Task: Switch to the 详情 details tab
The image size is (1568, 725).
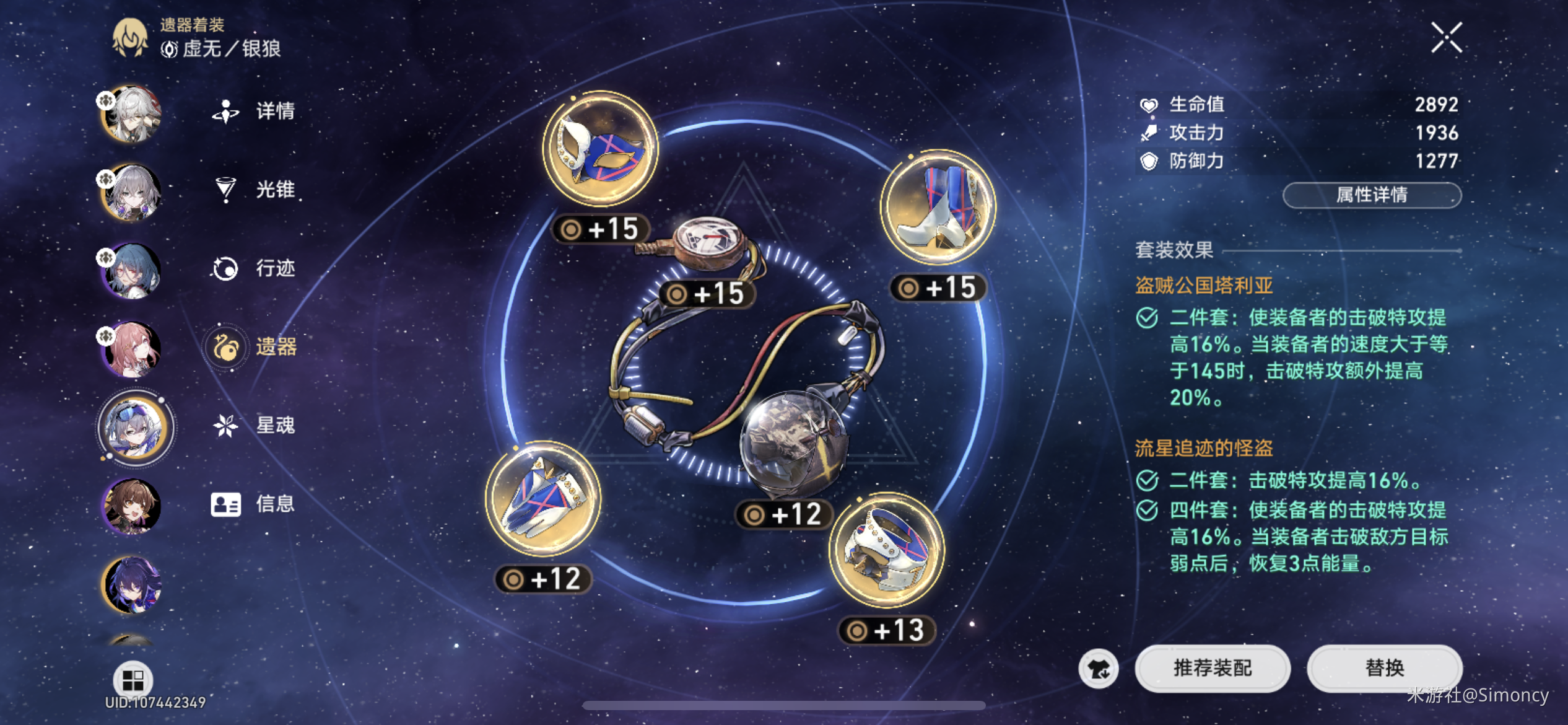Action: tap(255, 111)
